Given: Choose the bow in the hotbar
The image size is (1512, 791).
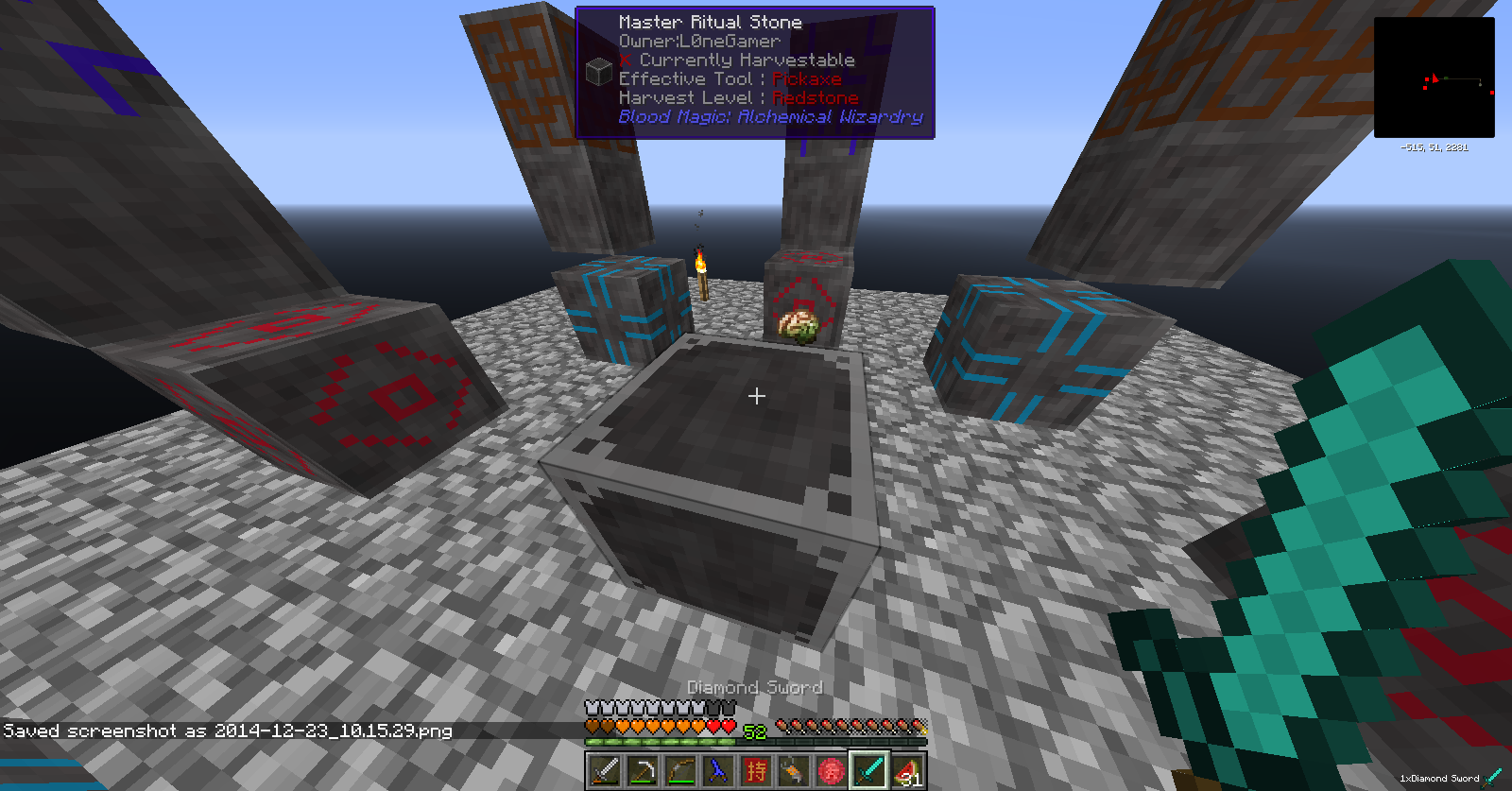Looking at the screenshot, I should coord(680,771).
